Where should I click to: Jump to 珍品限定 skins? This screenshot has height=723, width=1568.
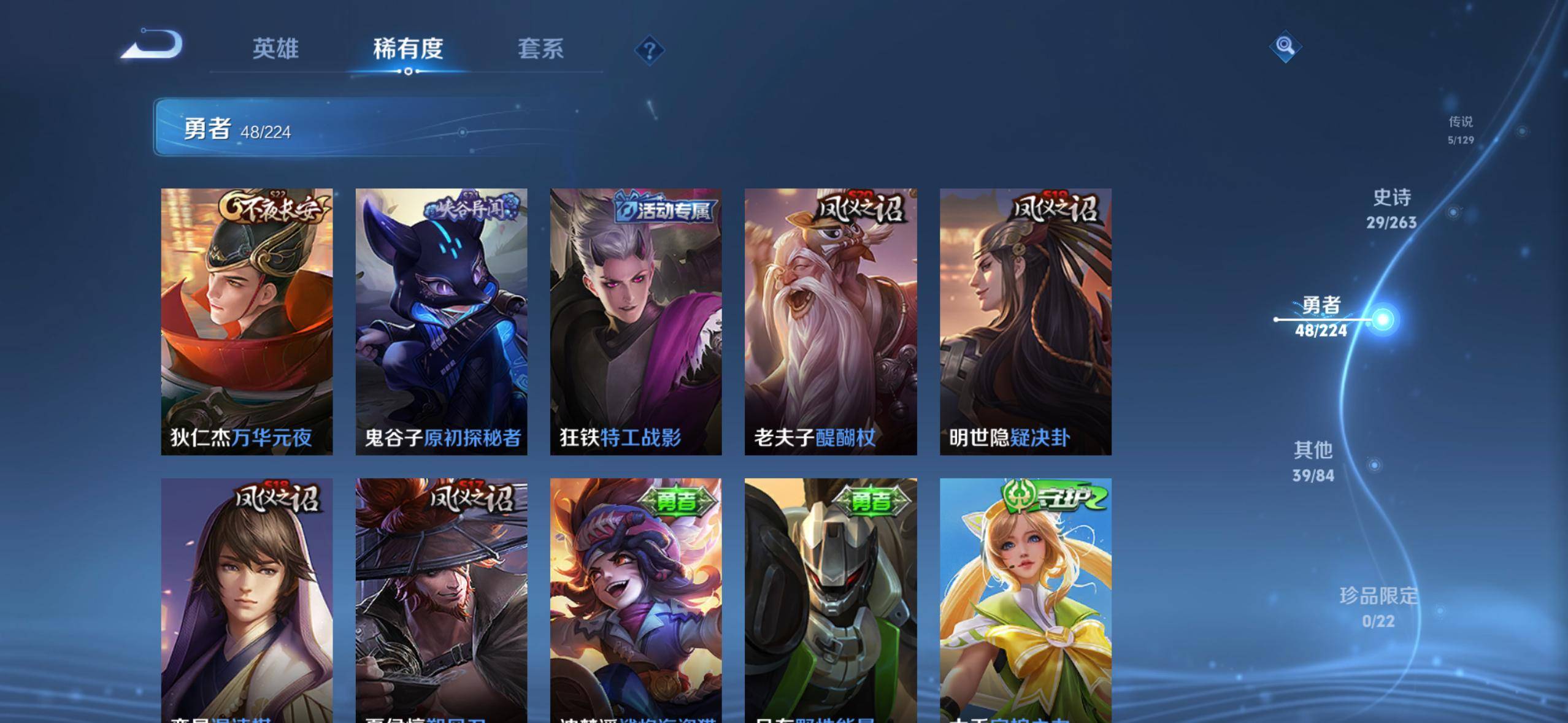click(1378, 607)
